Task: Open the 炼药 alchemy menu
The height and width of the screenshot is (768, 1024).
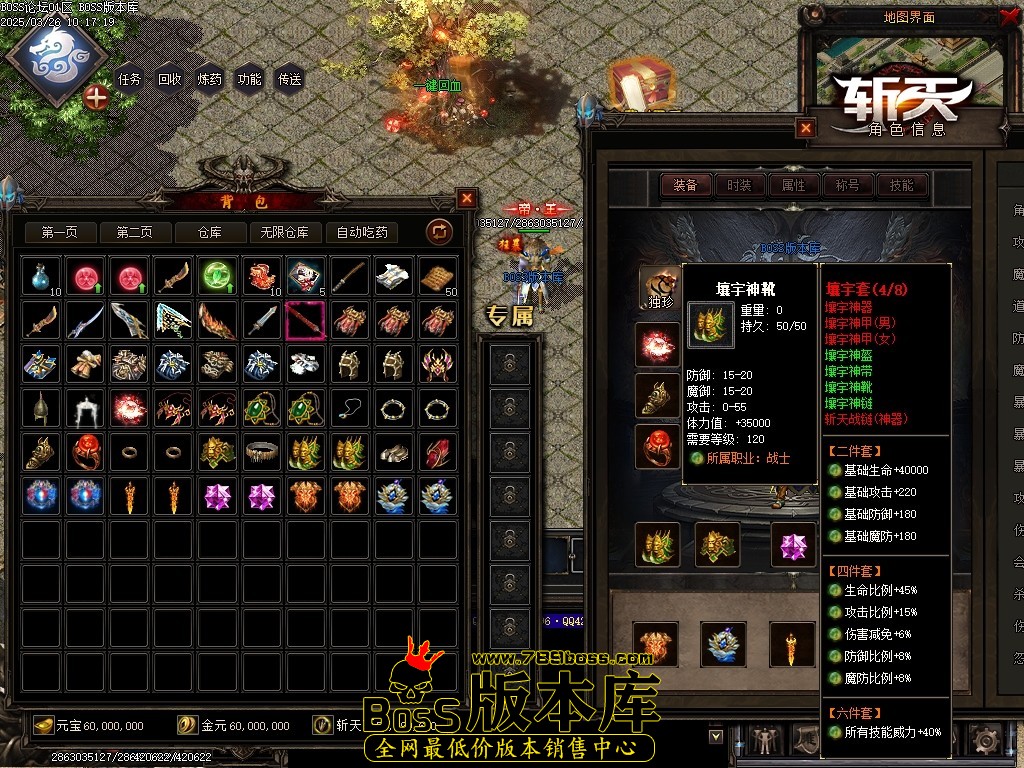Action: (210, 79)
